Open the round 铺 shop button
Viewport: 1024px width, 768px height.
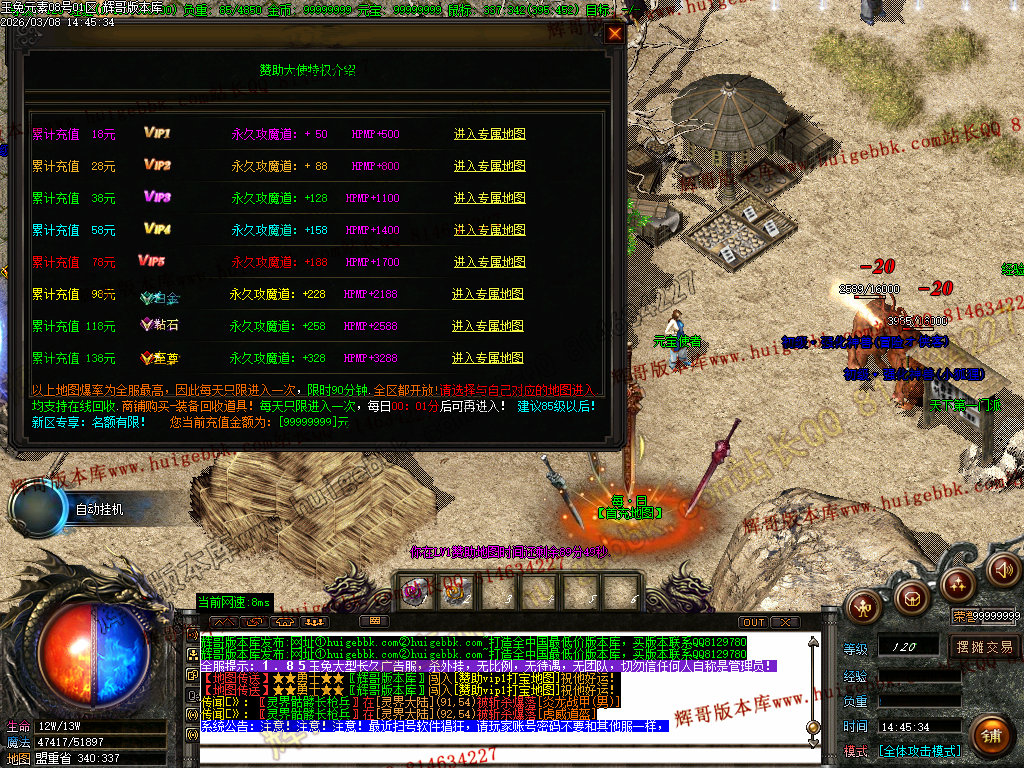990,737
